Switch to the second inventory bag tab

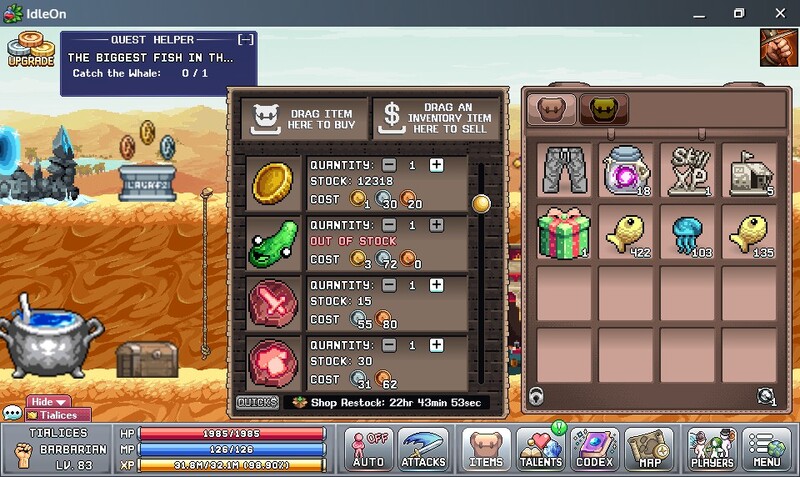coord(604,109)
